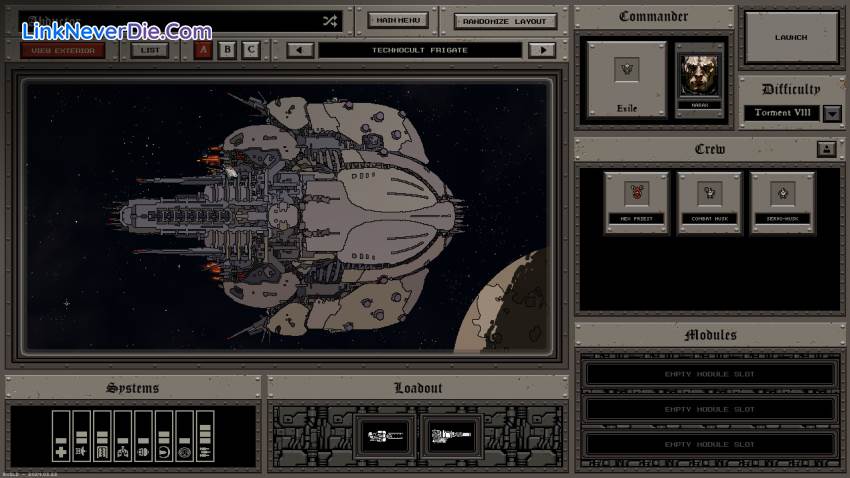Click the View Exterior button
This screenshot has height=478, width=850.
point(61,50)
